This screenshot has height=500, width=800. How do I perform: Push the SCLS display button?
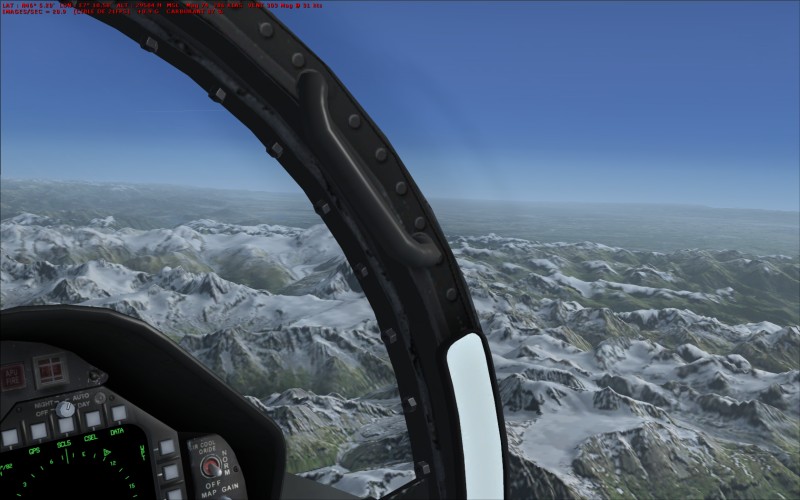click(65, 425)
